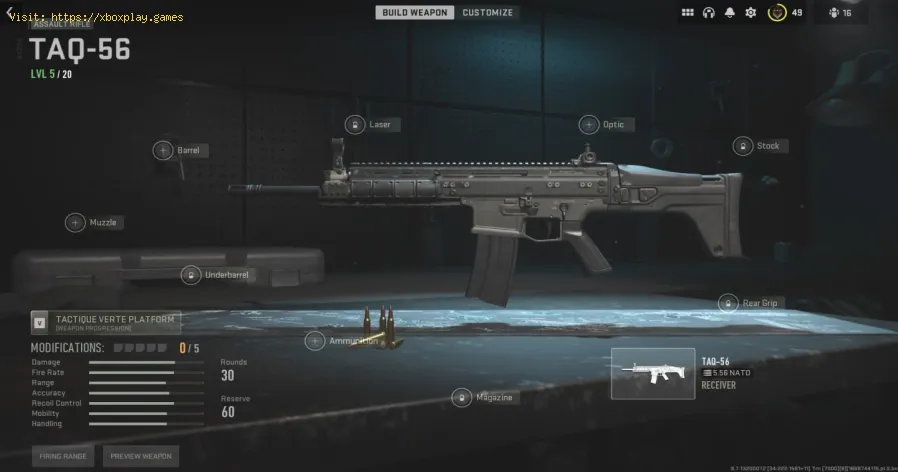This screenshot has height=472, width=898.
Task: Open the headset voice chat icon
Action: click(709, 13)
